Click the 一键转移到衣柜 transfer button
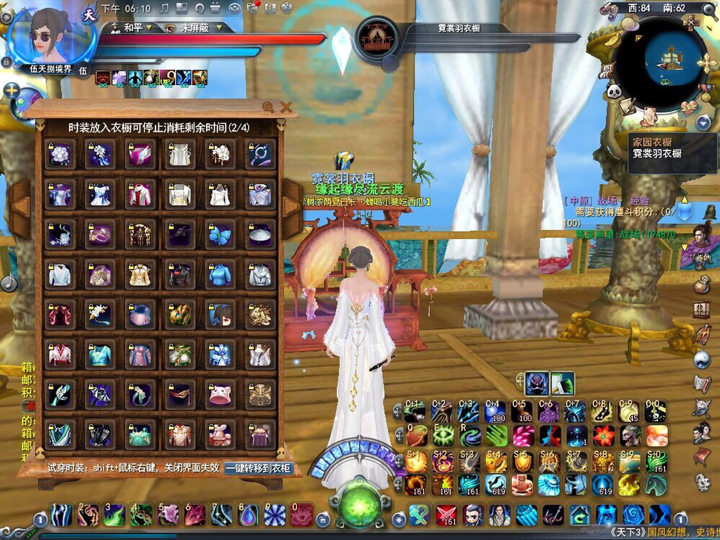 pyautogui.click(x=258, y=467)
